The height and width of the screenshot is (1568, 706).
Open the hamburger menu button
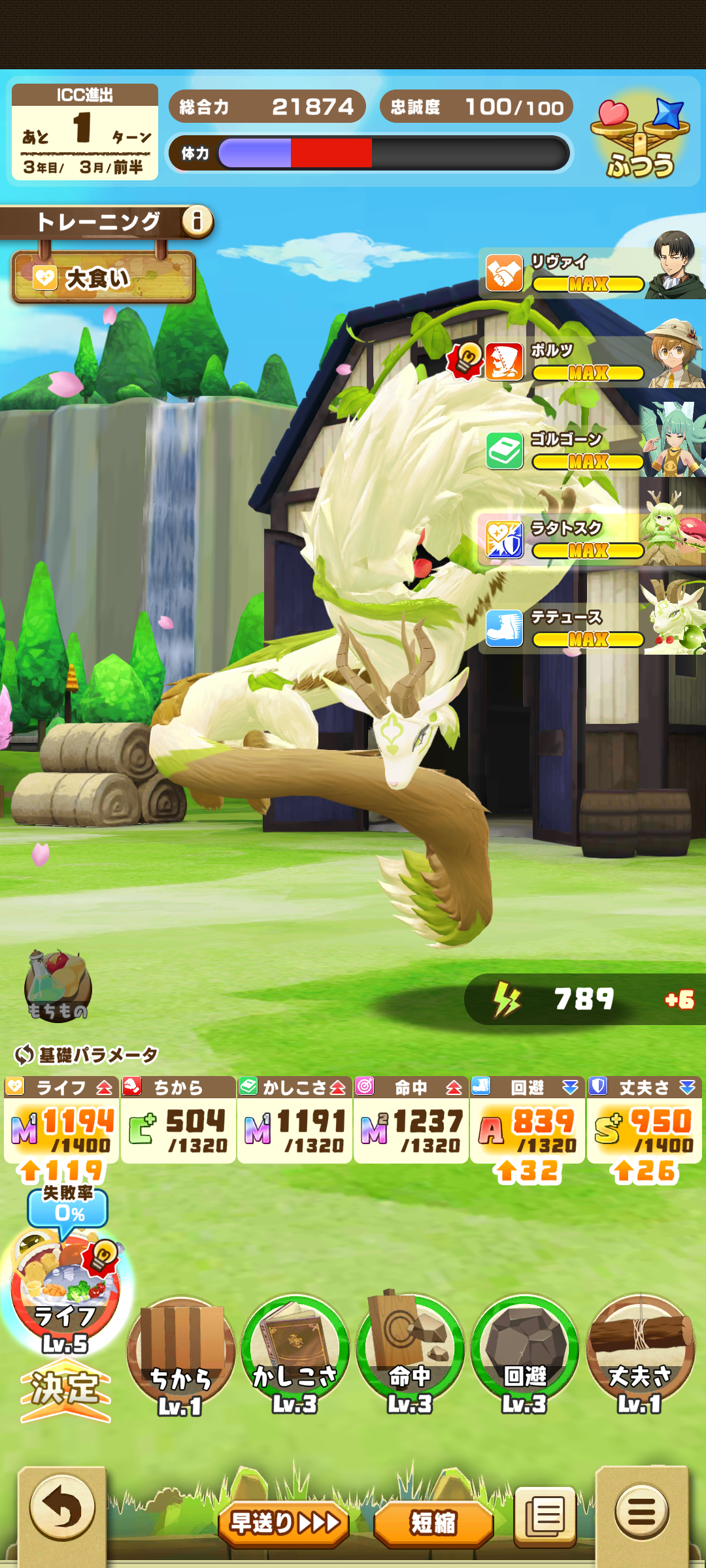(x=641, y=1511)
